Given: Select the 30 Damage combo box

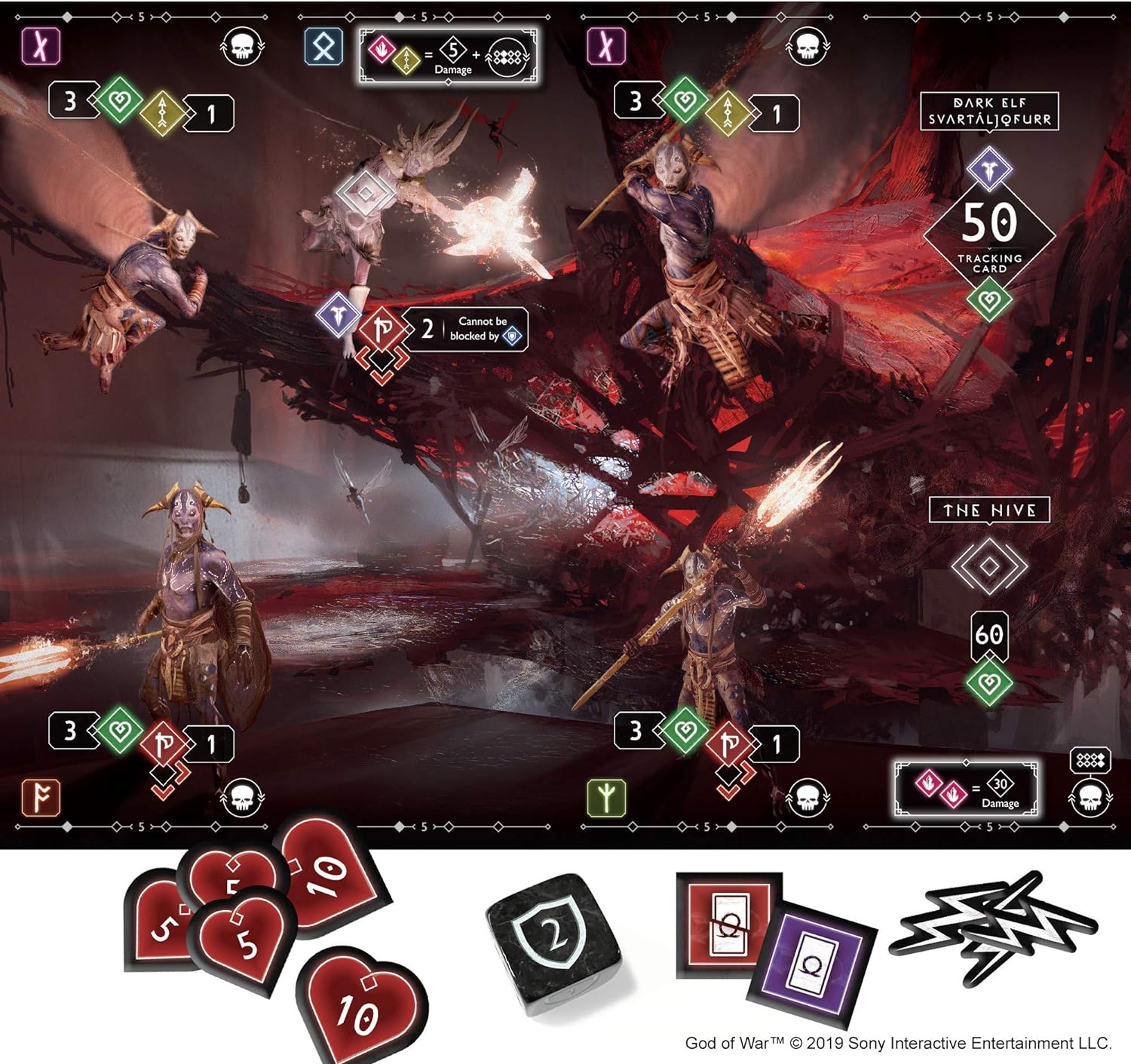Looking at the screenshot, I should point(966,789).
